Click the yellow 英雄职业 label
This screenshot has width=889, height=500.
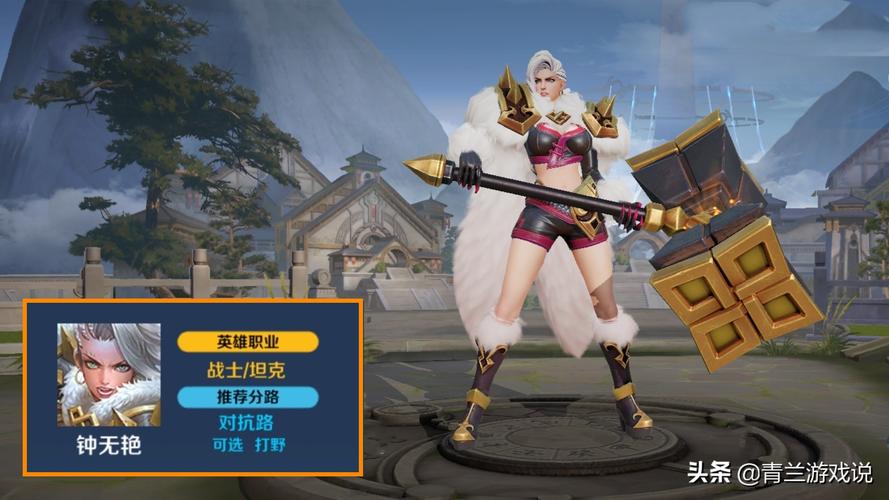[x=248, y=341]
